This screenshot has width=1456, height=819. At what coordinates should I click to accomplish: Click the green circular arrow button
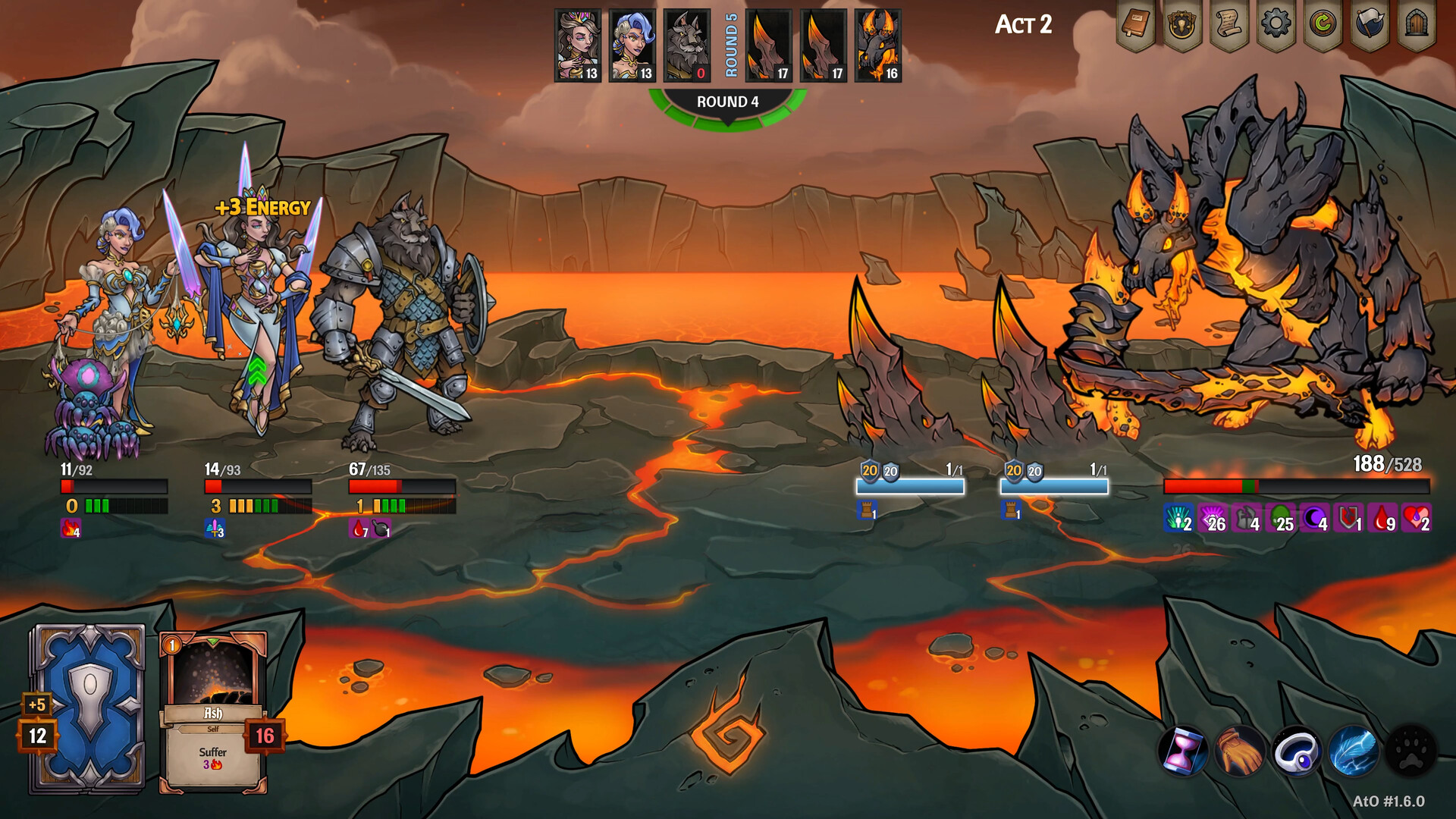coord(1323,25)
